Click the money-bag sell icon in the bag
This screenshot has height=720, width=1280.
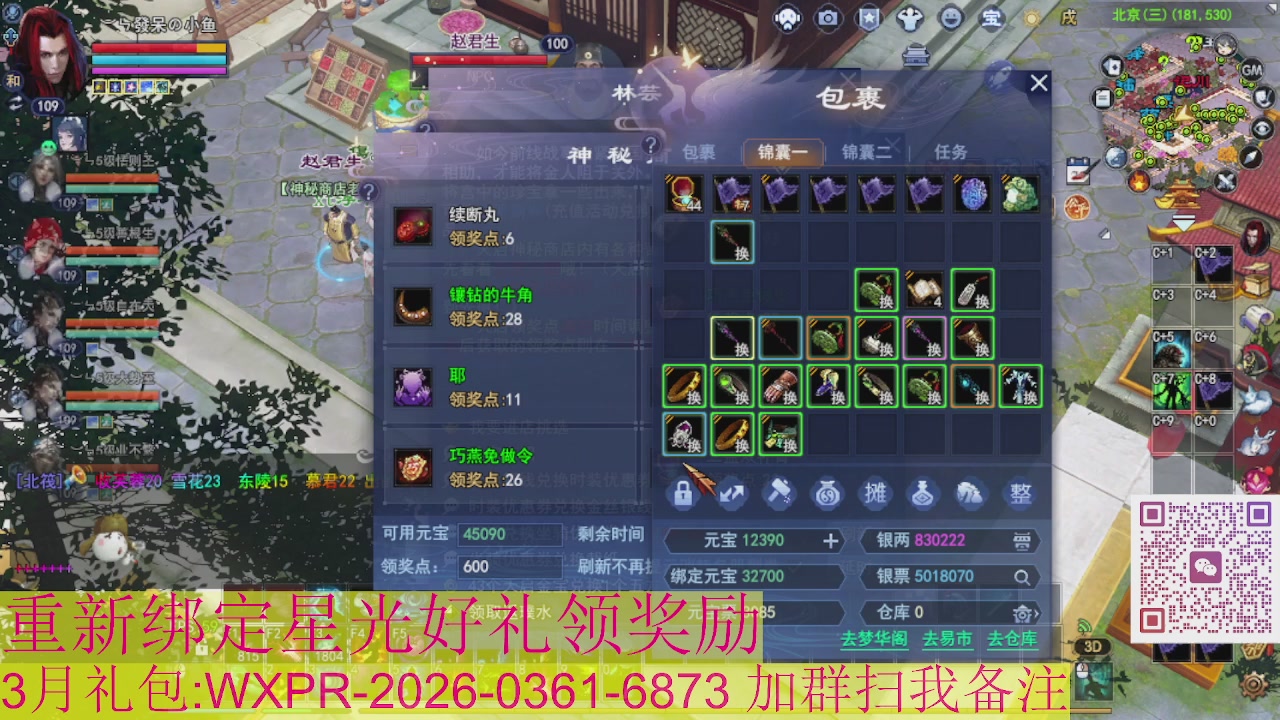pos(828,494)
